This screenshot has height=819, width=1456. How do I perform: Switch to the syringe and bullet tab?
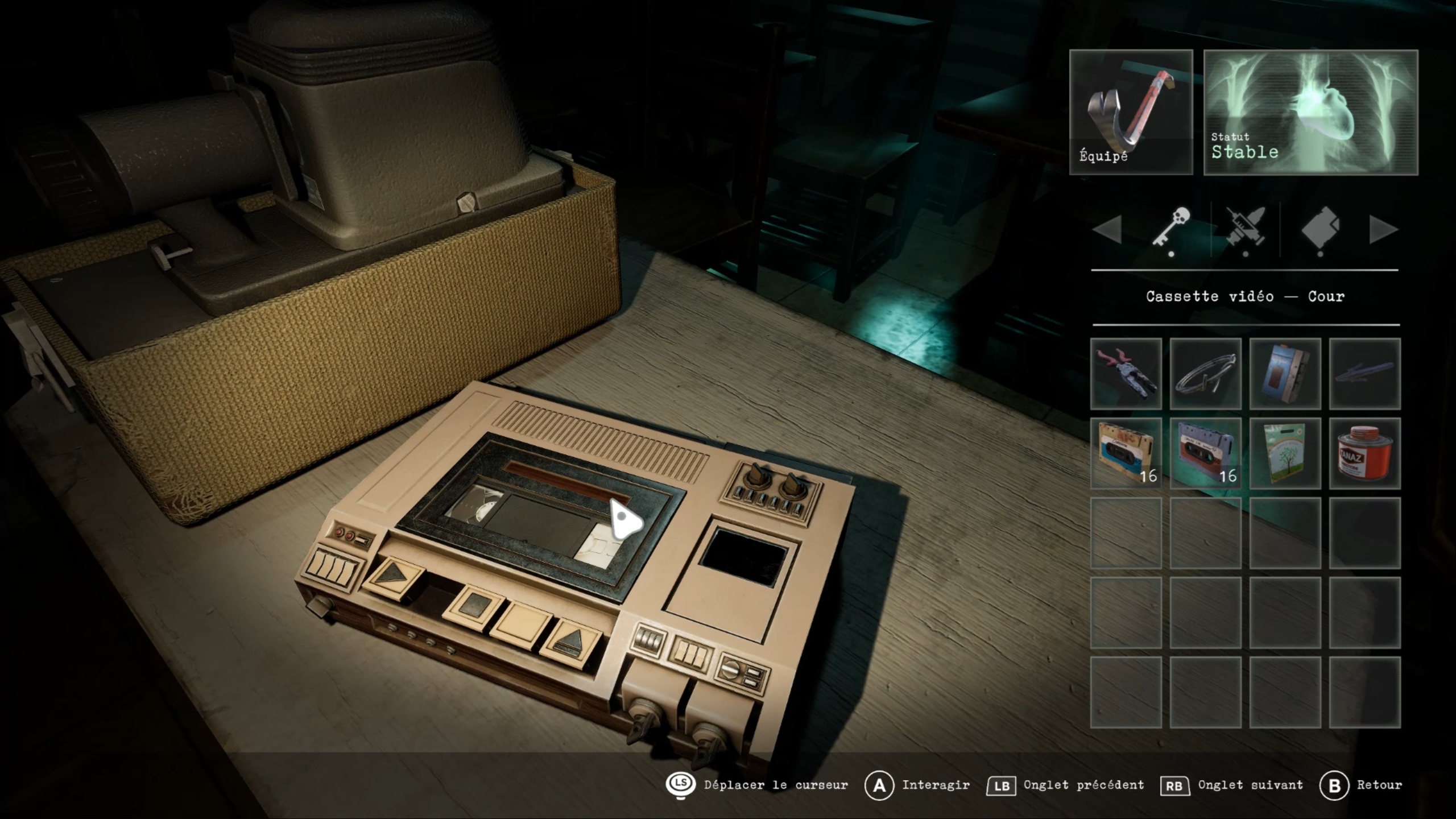pyautogui.click(x=1246, y=229)
